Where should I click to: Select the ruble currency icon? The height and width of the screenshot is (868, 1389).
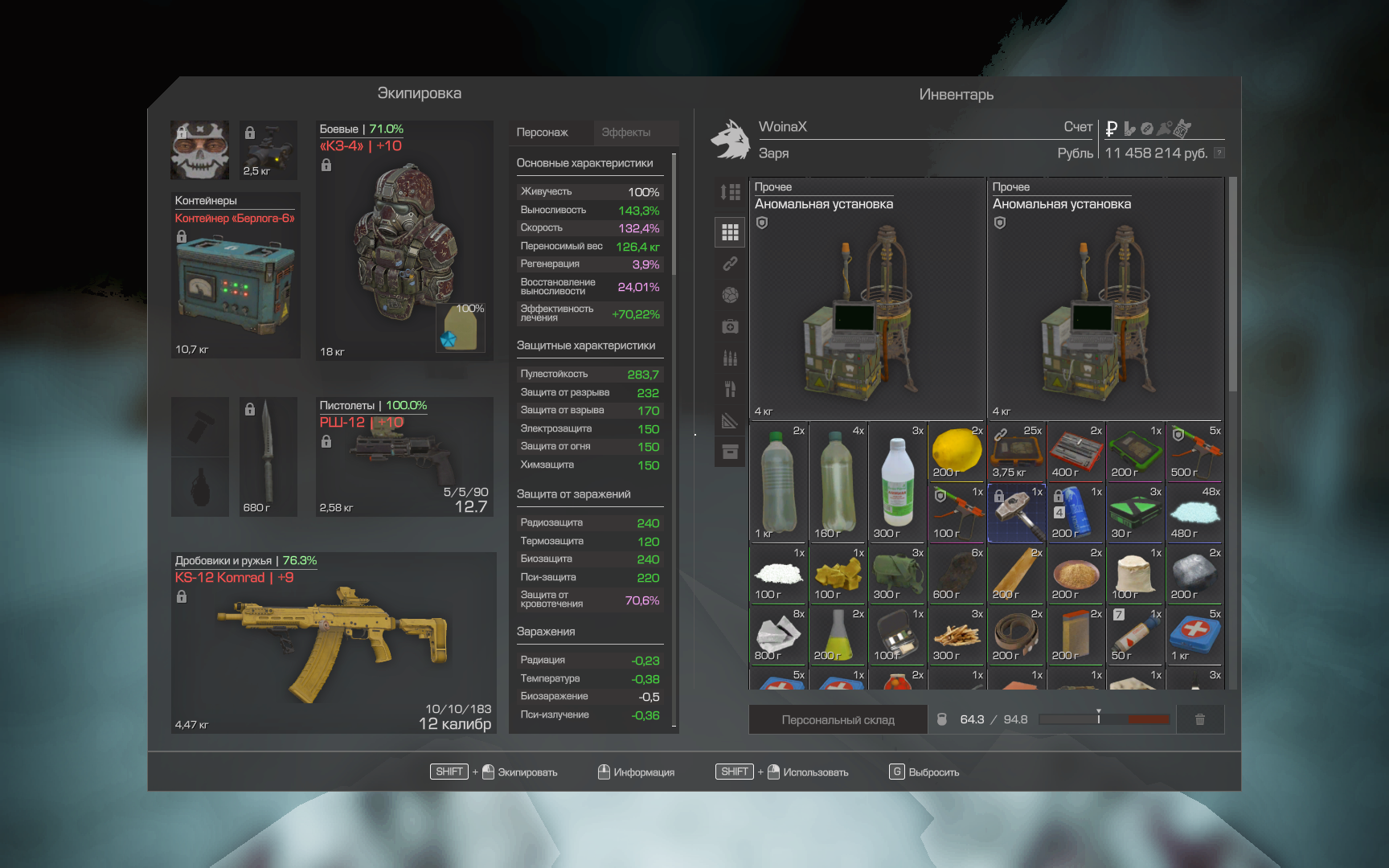[1112, 128]
